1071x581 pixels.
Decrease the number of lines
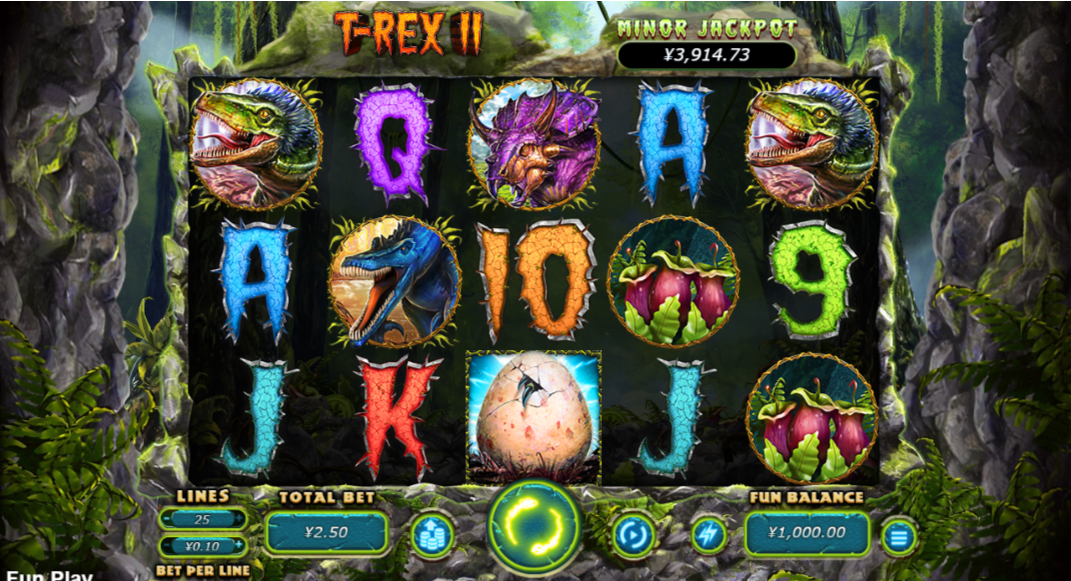click(x=167, y=519)
